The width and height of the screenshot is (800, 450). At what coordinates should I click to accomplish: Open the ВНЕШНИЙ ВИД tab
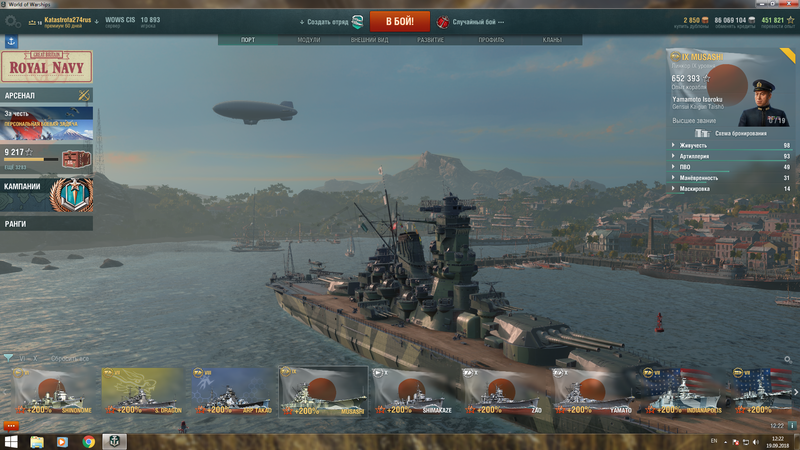tap(369, 40)
